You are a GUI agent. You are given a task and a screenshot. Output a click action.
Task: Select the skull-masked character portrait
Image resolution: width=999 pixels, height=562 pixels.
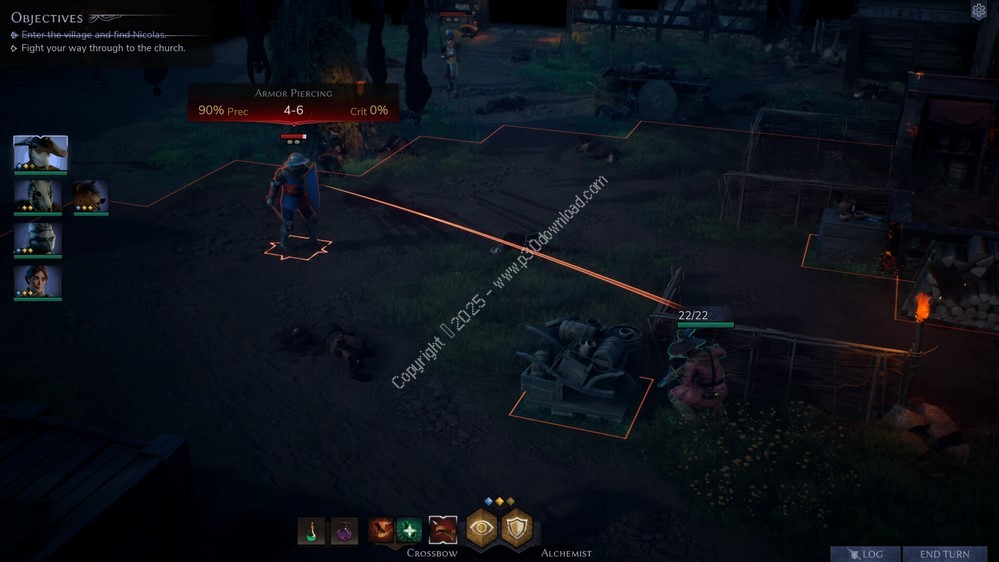(38, 196)
